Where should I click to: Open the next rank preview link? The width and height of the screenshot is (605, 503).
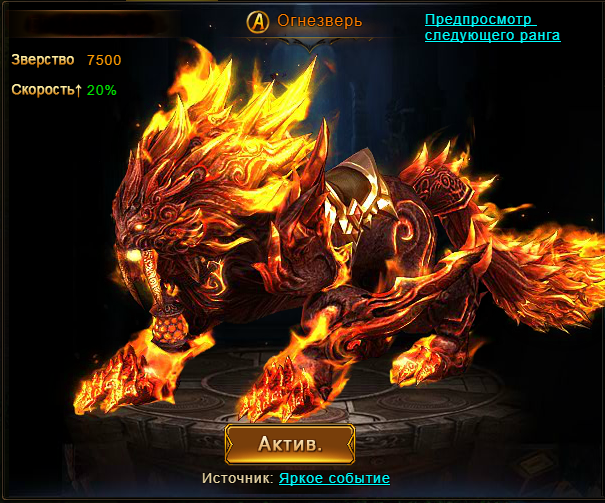click(491, 27)
